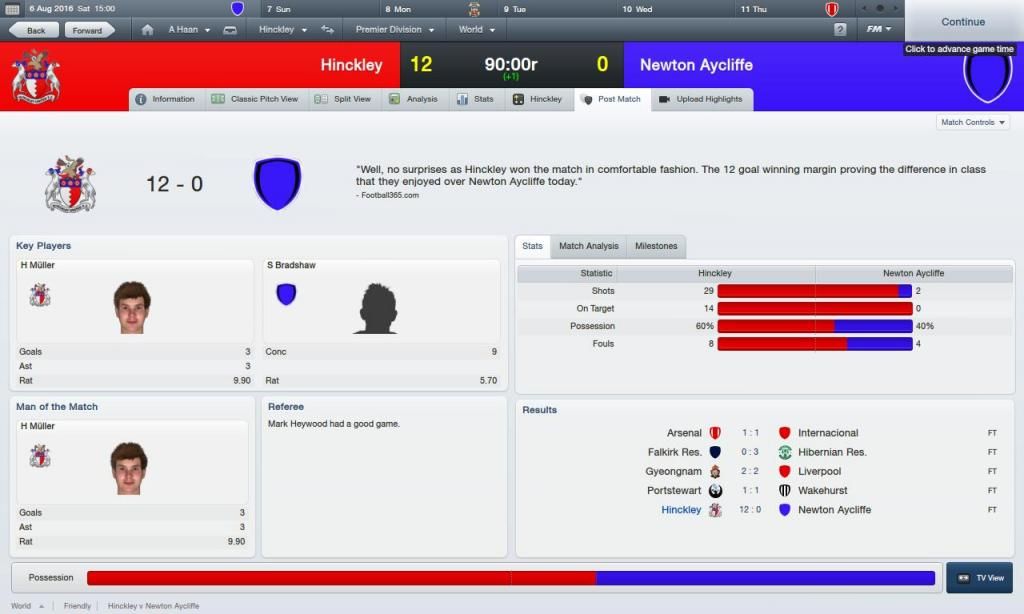The width and height of the screenshot is (1024, 614).
Task: Click the Forward navigation button
Action: pyautogui.click(x=87, y=30)
